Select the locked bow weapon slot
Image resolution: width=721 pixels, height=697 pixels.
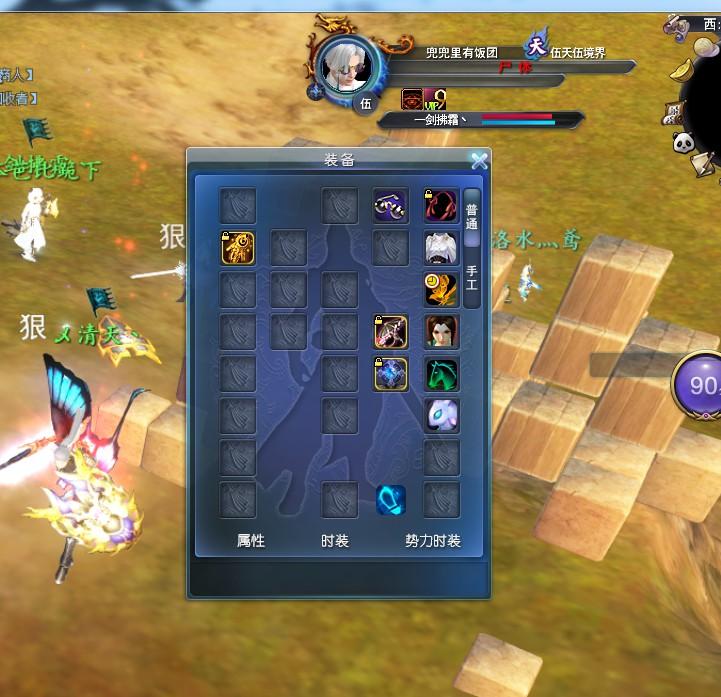tap(391, 332)
